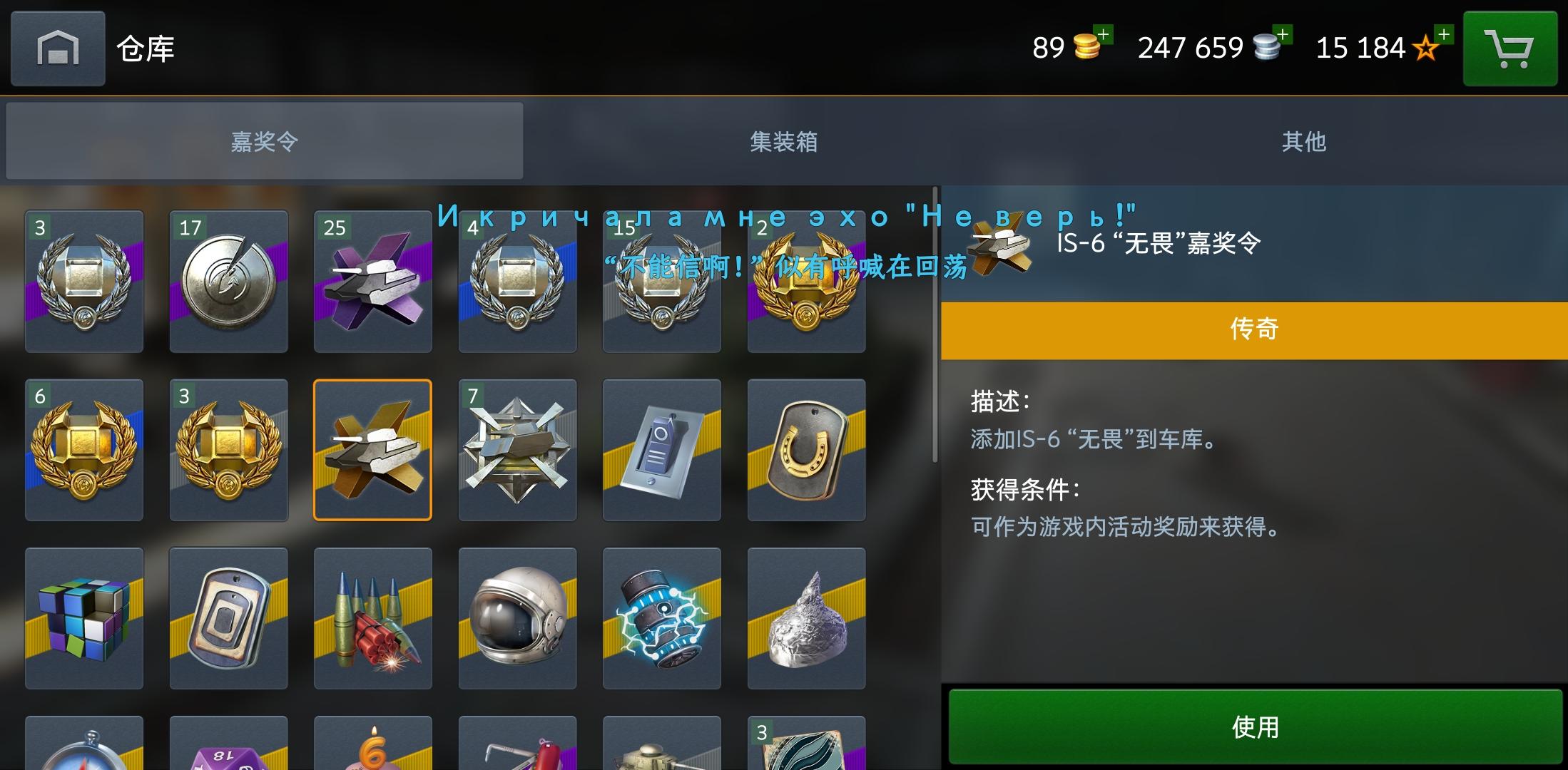Image resolution: width=1568 pixels, height=770 pixels.
Task: Select the horseshoe charm item
Action: click(806, 451)
